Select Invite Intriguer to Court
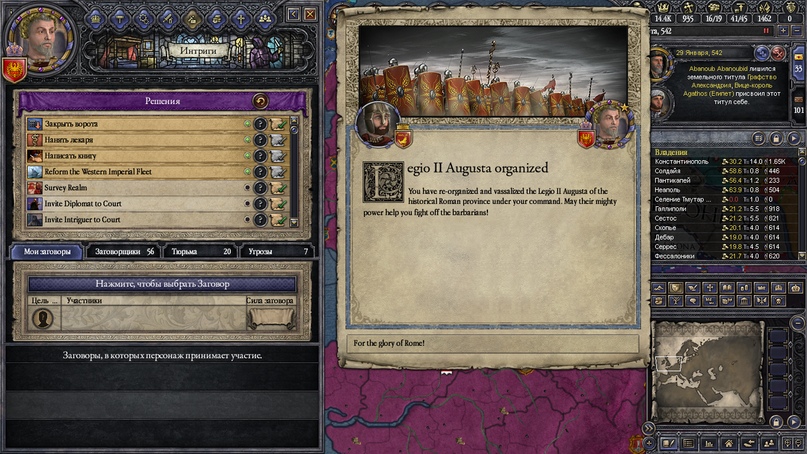The height and width of the screenshot is (454, 807). tap(130, 218)
